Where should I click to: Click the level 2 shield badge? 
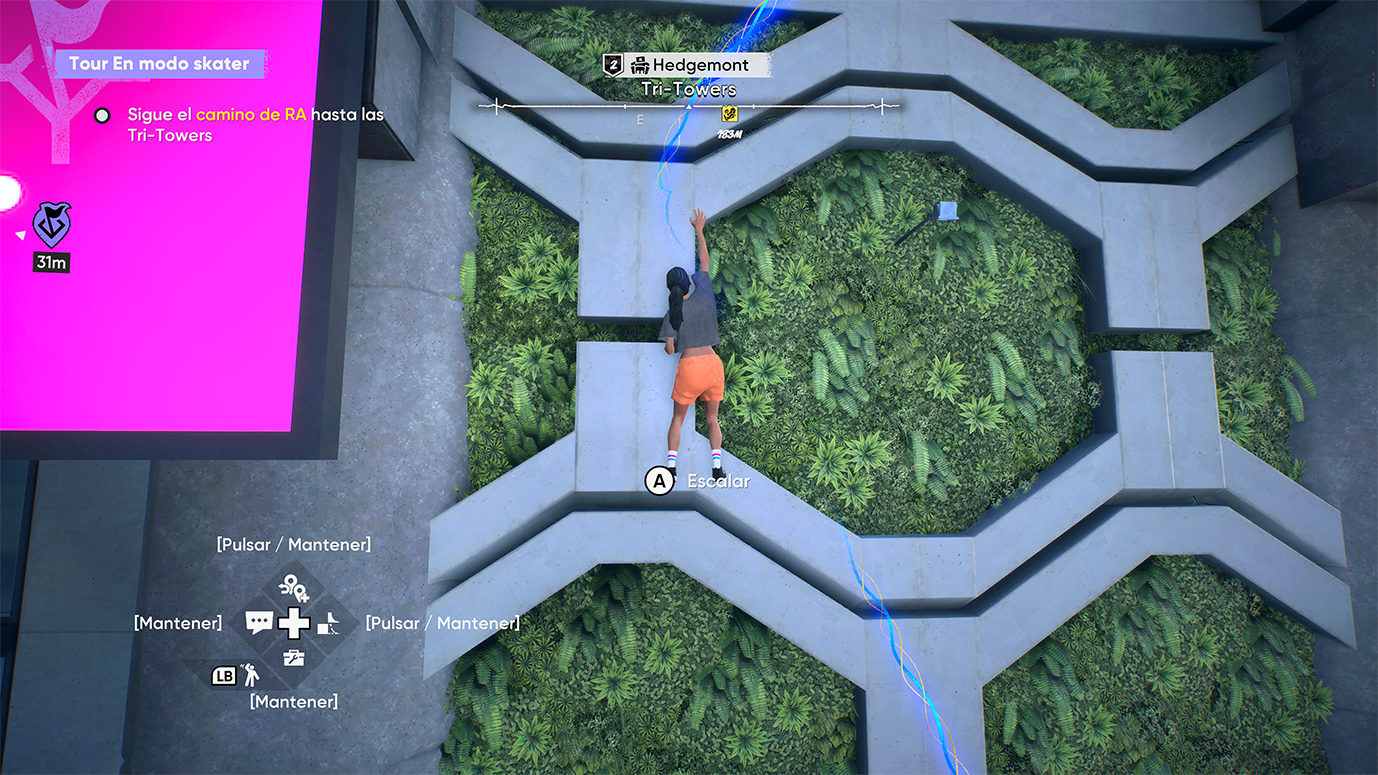click(x=614, y=66)
